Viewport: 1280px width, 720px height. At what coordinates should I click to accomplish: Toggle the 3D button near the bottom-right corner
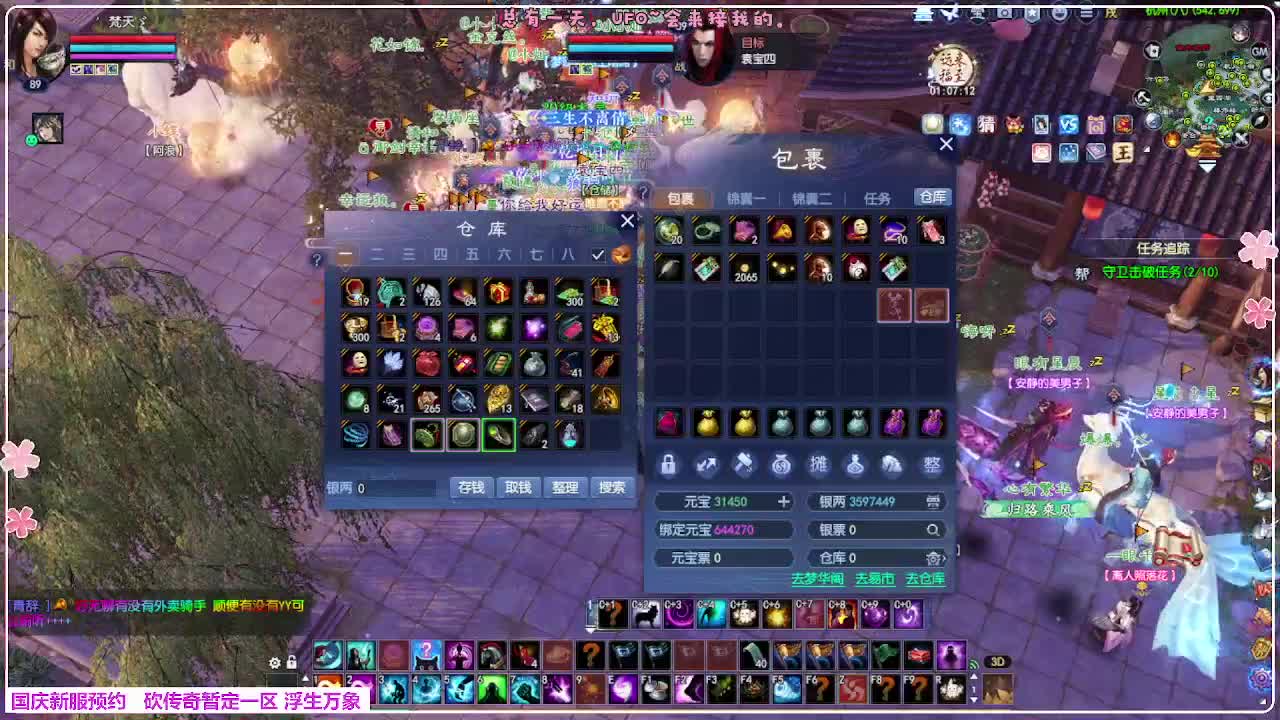point(997,661)
